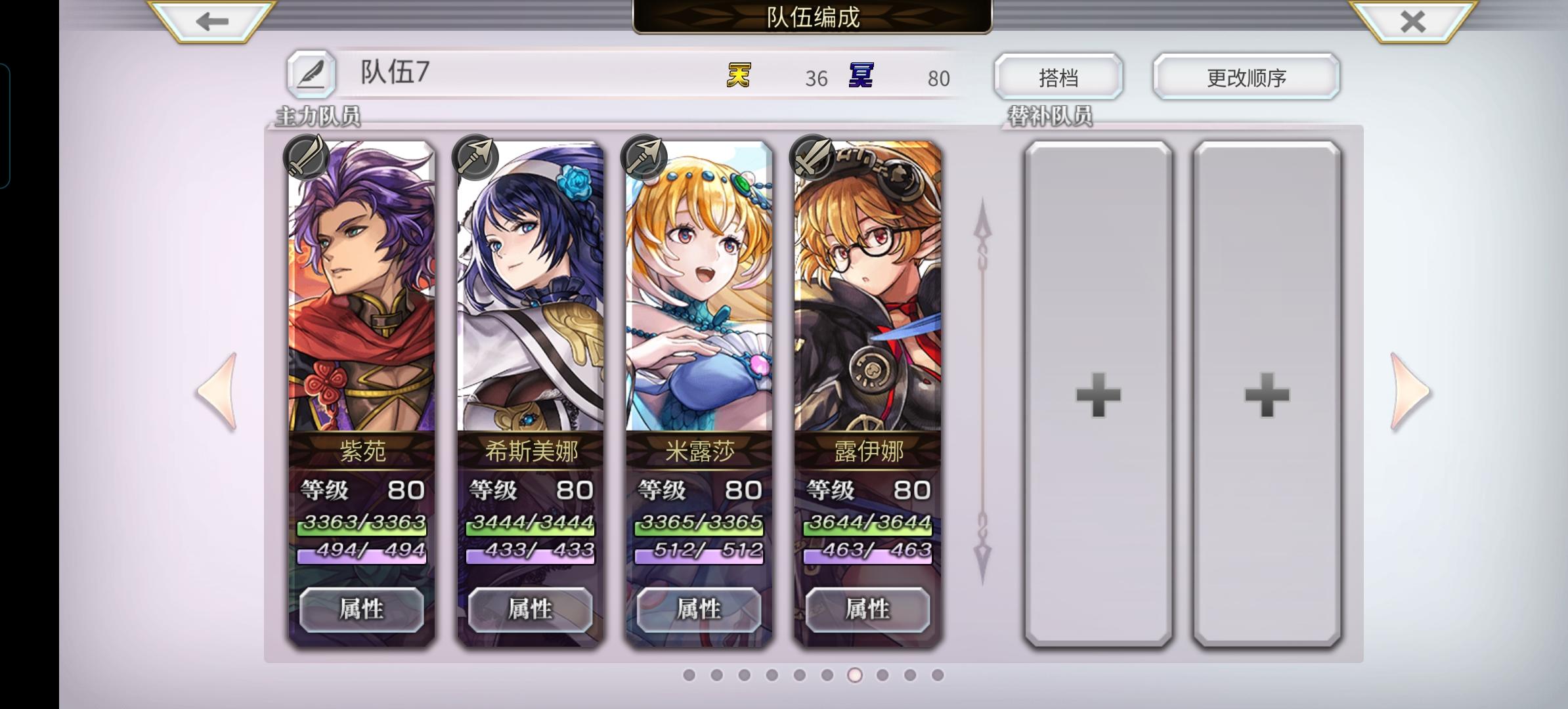Click the left arrow to view previous team
Viewport: 1568px width, 709px height.
click(x=215, y=391)
